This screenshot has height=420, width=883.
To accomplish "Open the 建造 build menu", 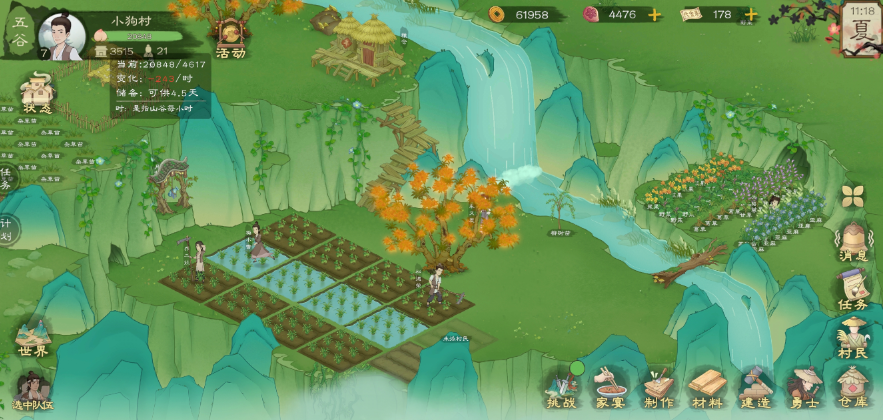I will click(756, 387).
